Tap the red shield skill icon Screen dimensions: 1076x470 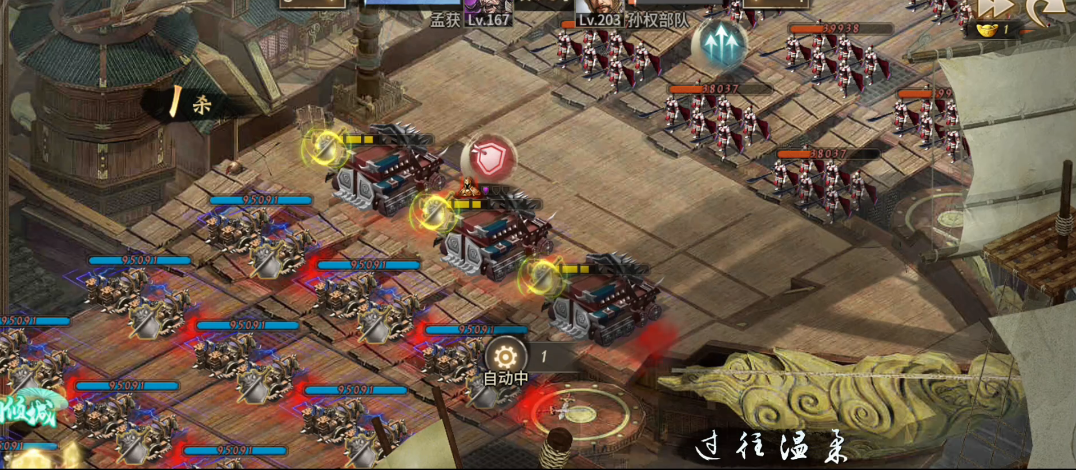click(x=489, y=158)
